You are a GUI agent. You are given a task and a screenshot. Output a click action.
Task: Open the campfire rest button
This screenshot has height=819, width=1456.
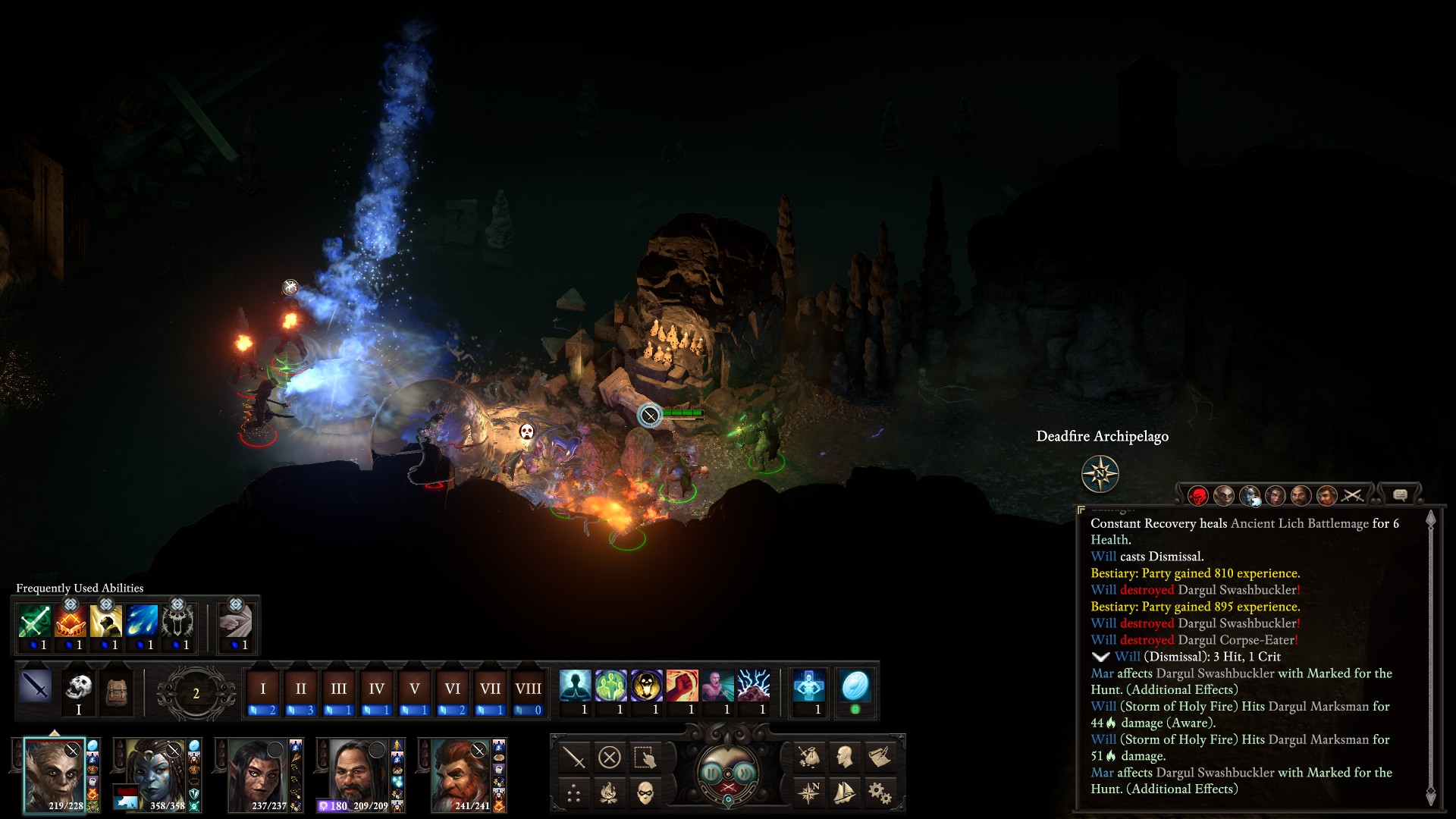pyautogui.click(x=609, y=793)
